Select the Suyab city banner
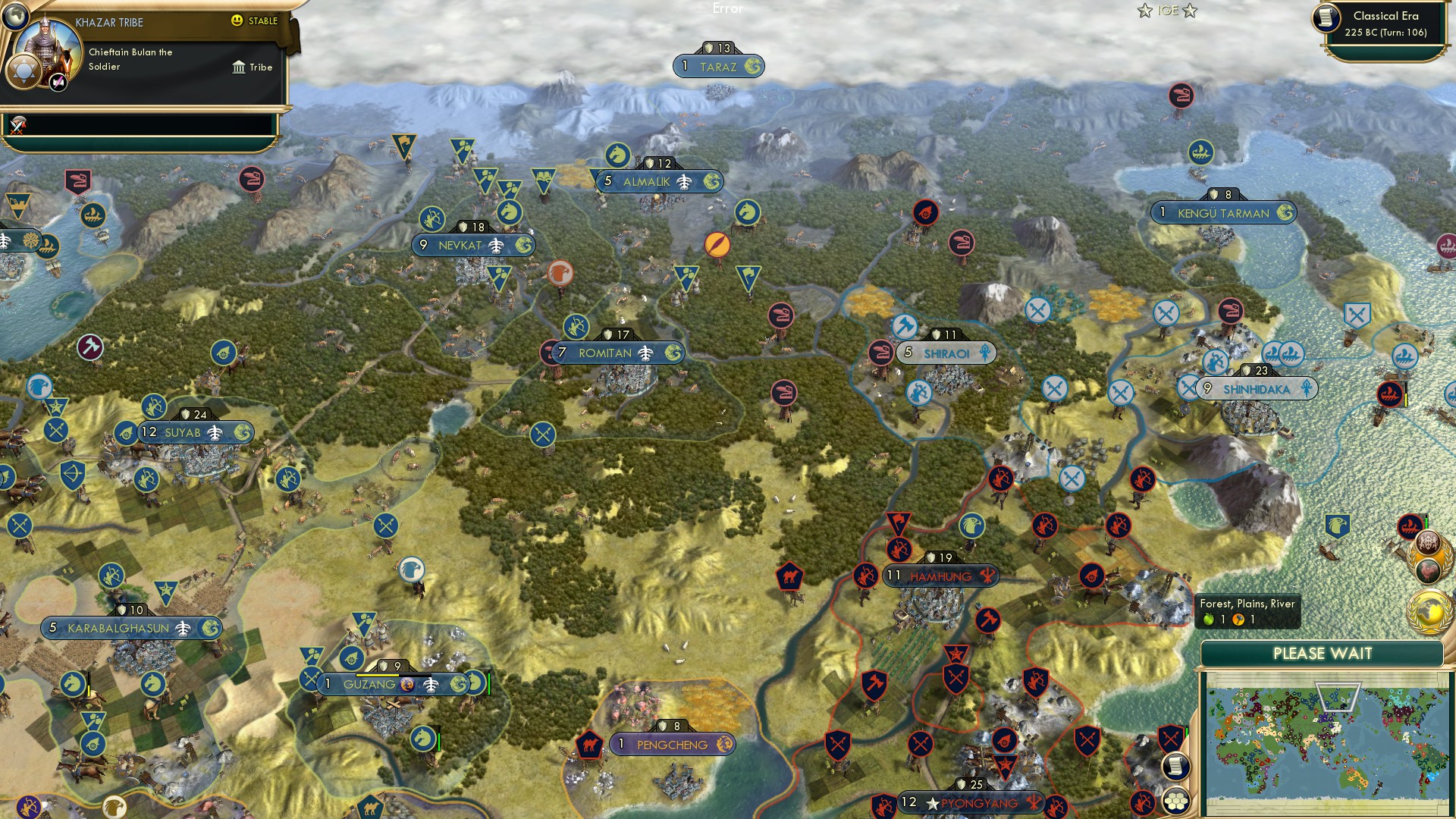The image size is (1456, 819). [x=196, y=432]
